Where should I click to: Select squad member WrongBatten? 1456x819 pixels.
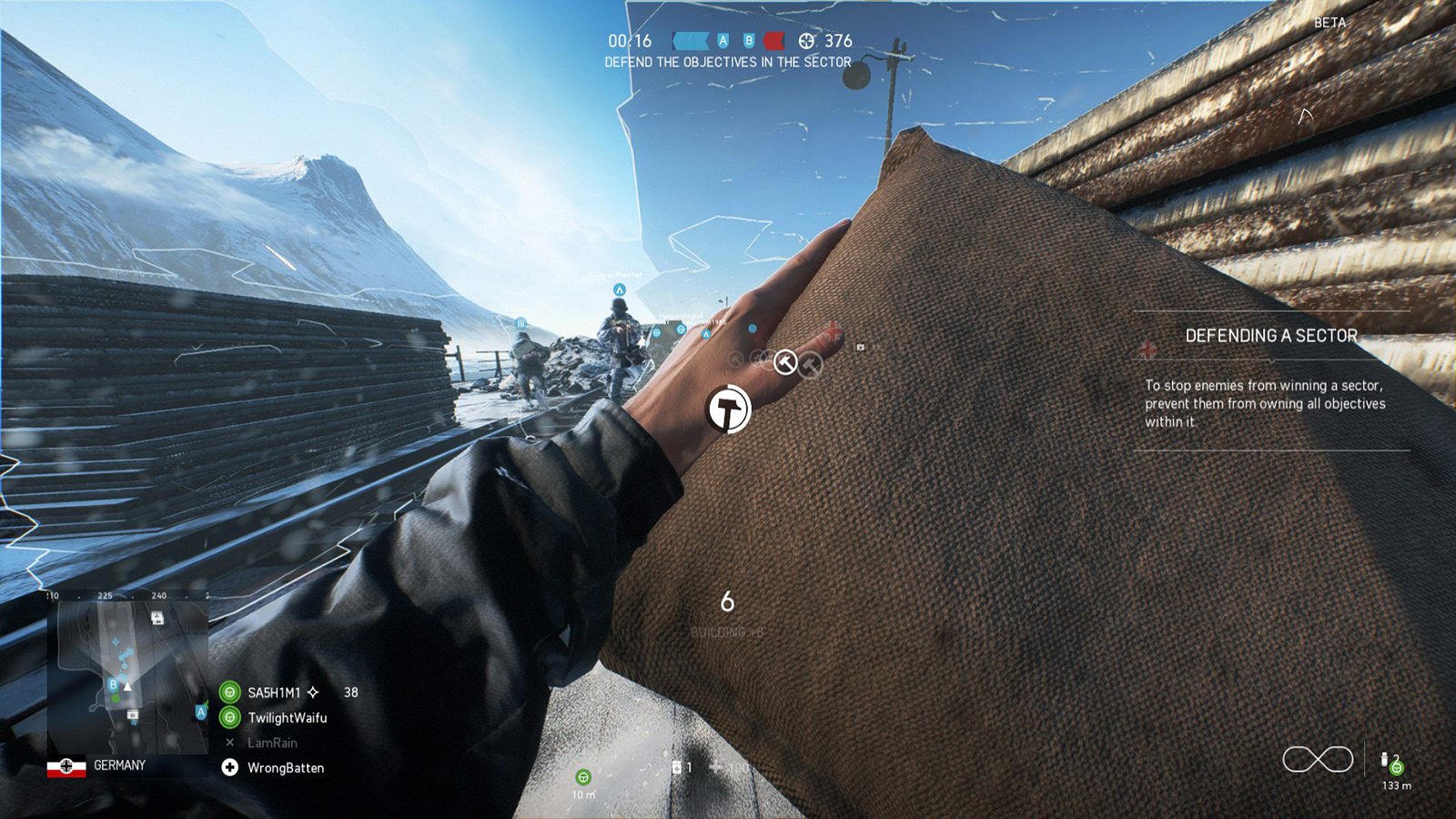pyautogui.click(x=286, y=768)
